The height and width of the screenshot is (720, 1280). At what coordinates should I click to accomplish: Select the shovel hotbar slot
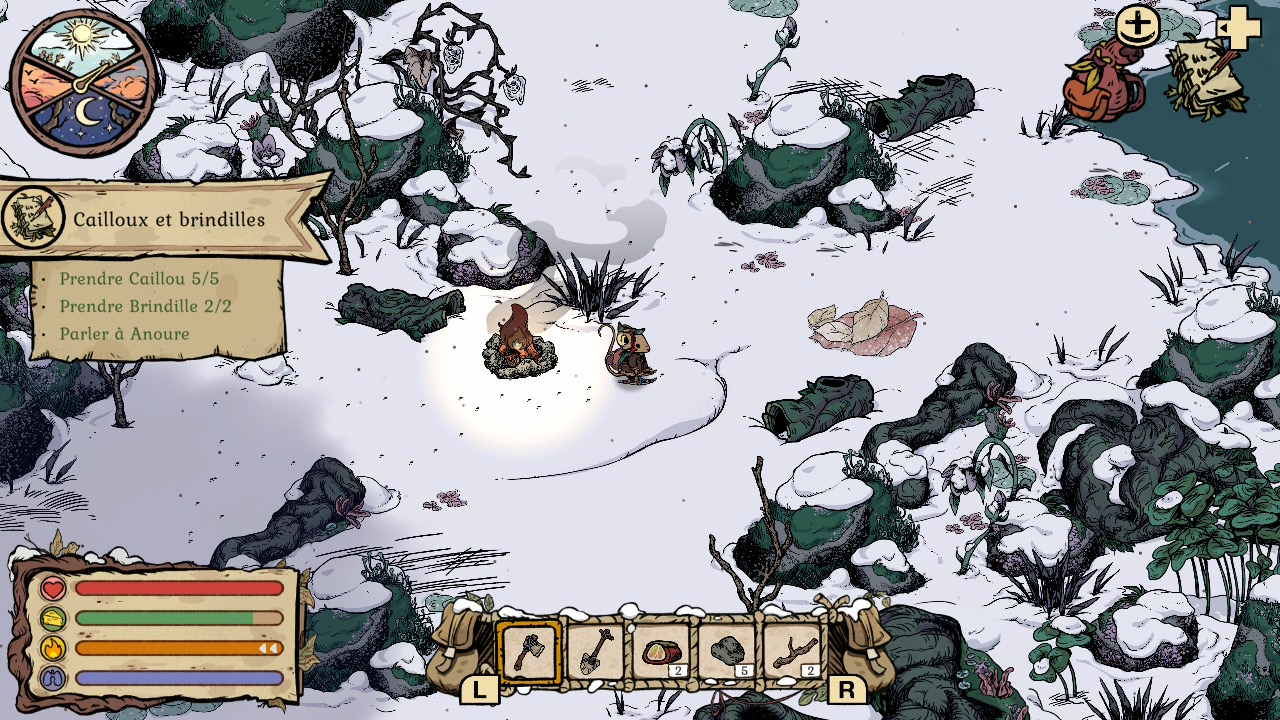[595, 653]
